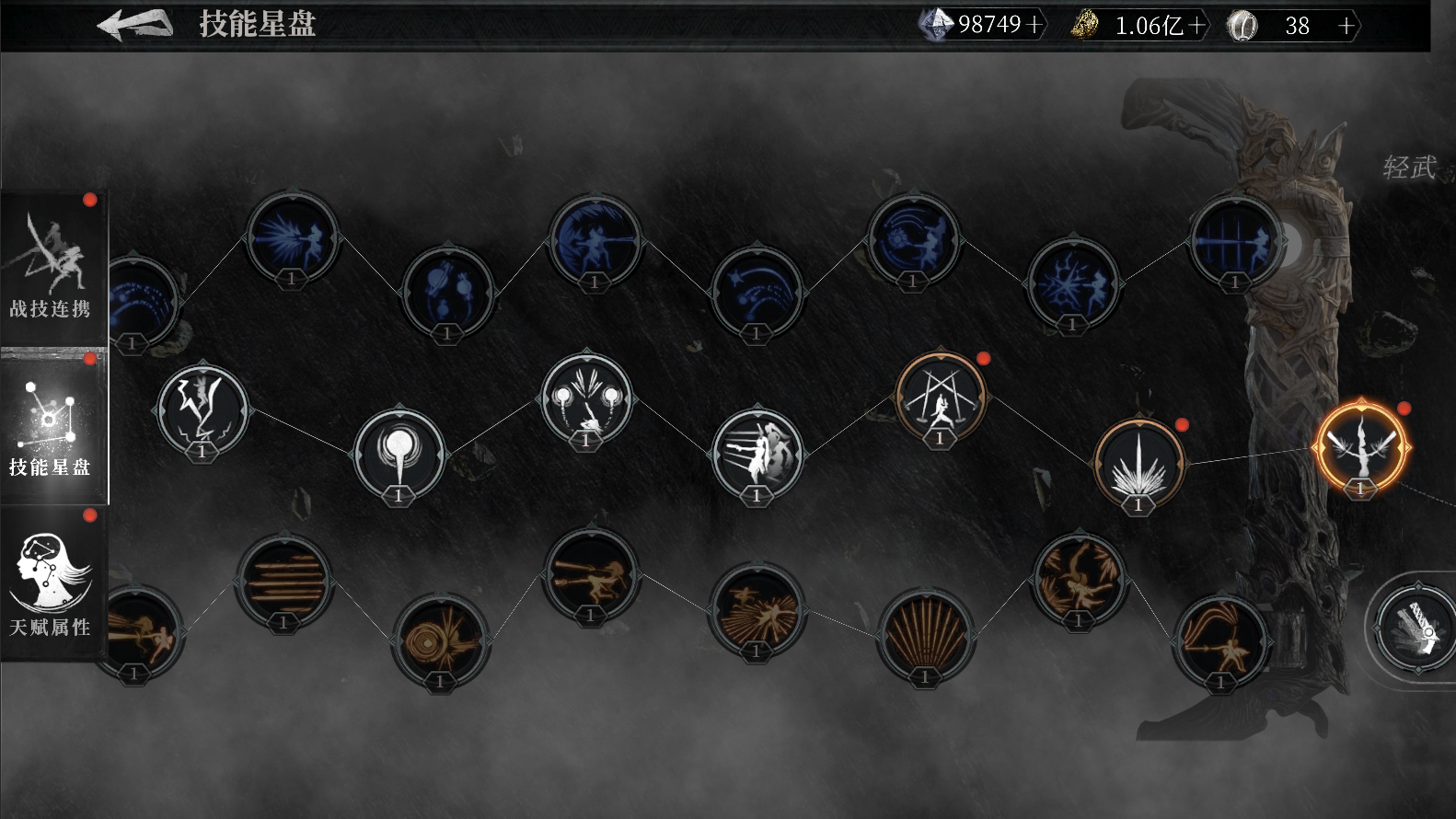Select the orange horizontal lines skill node
This screenshot has height=819, width=1456.
(x=283, y=580)
